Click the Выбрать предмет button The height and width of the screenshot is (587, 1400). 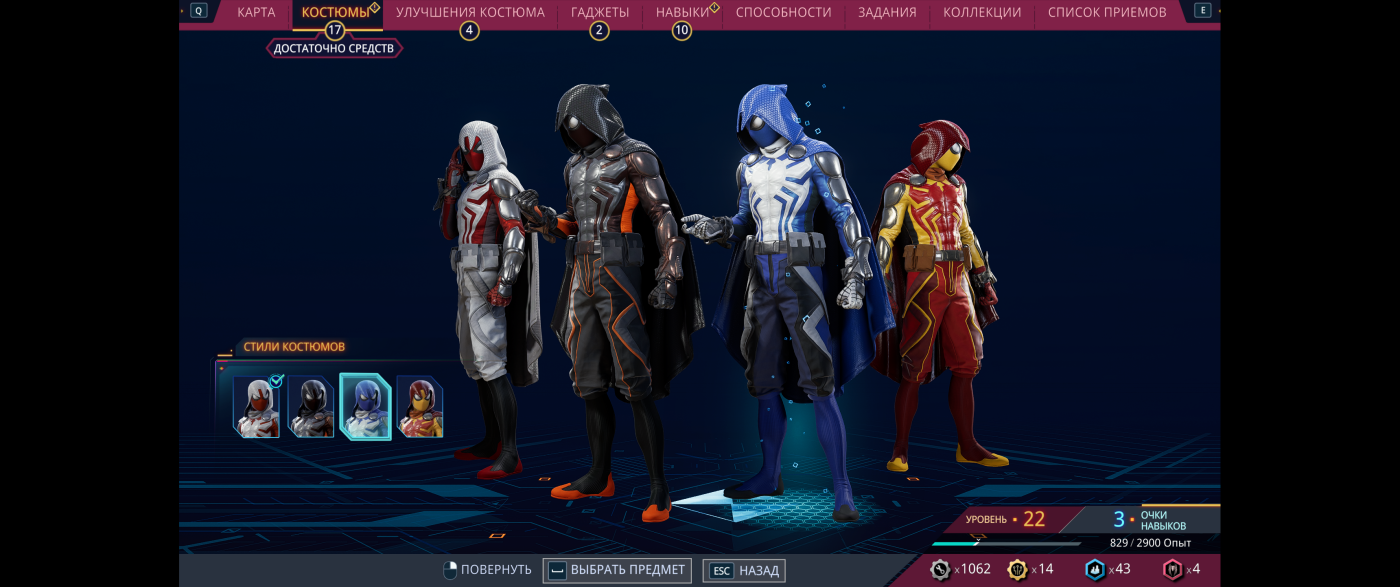coord(618,570)
